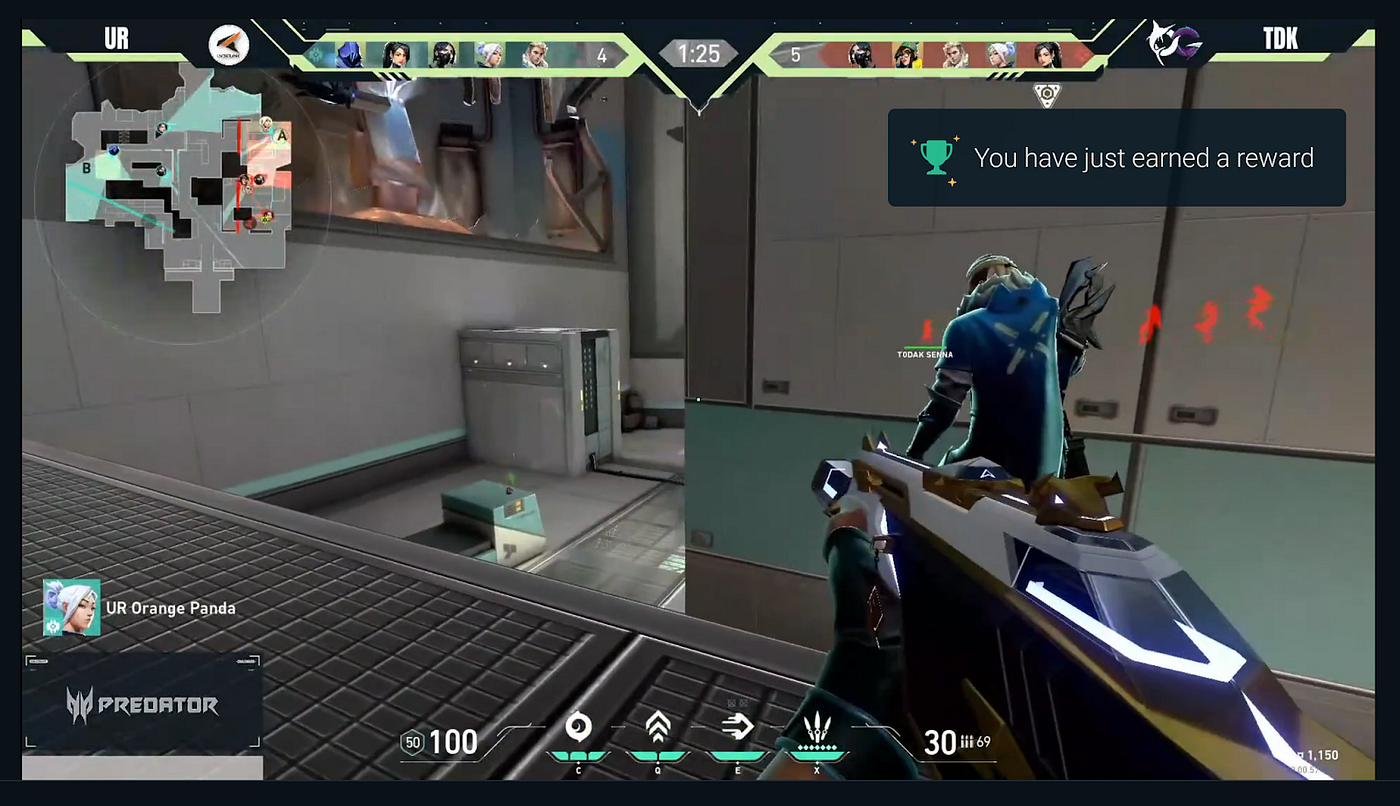1400x806 pixels.
Task: Select the Killjoy portrait in TDK's lineup
Action: point(906,54)
